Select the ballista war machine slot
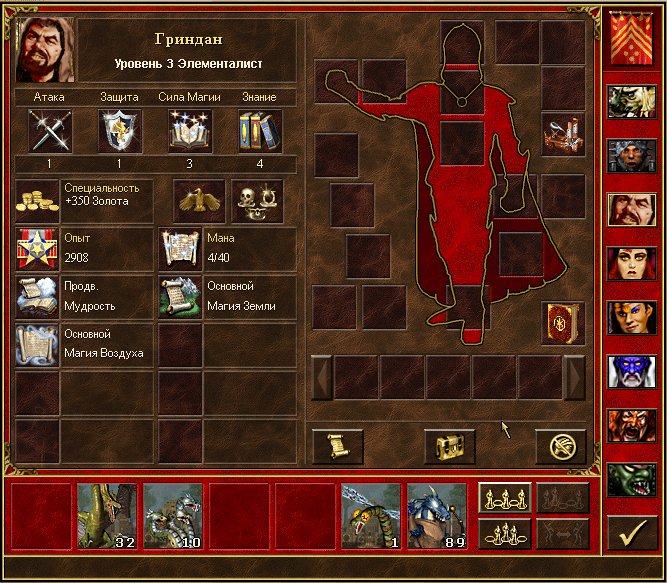Image resolution: width=667 pixels, height=583 pixels. point(562,133)
